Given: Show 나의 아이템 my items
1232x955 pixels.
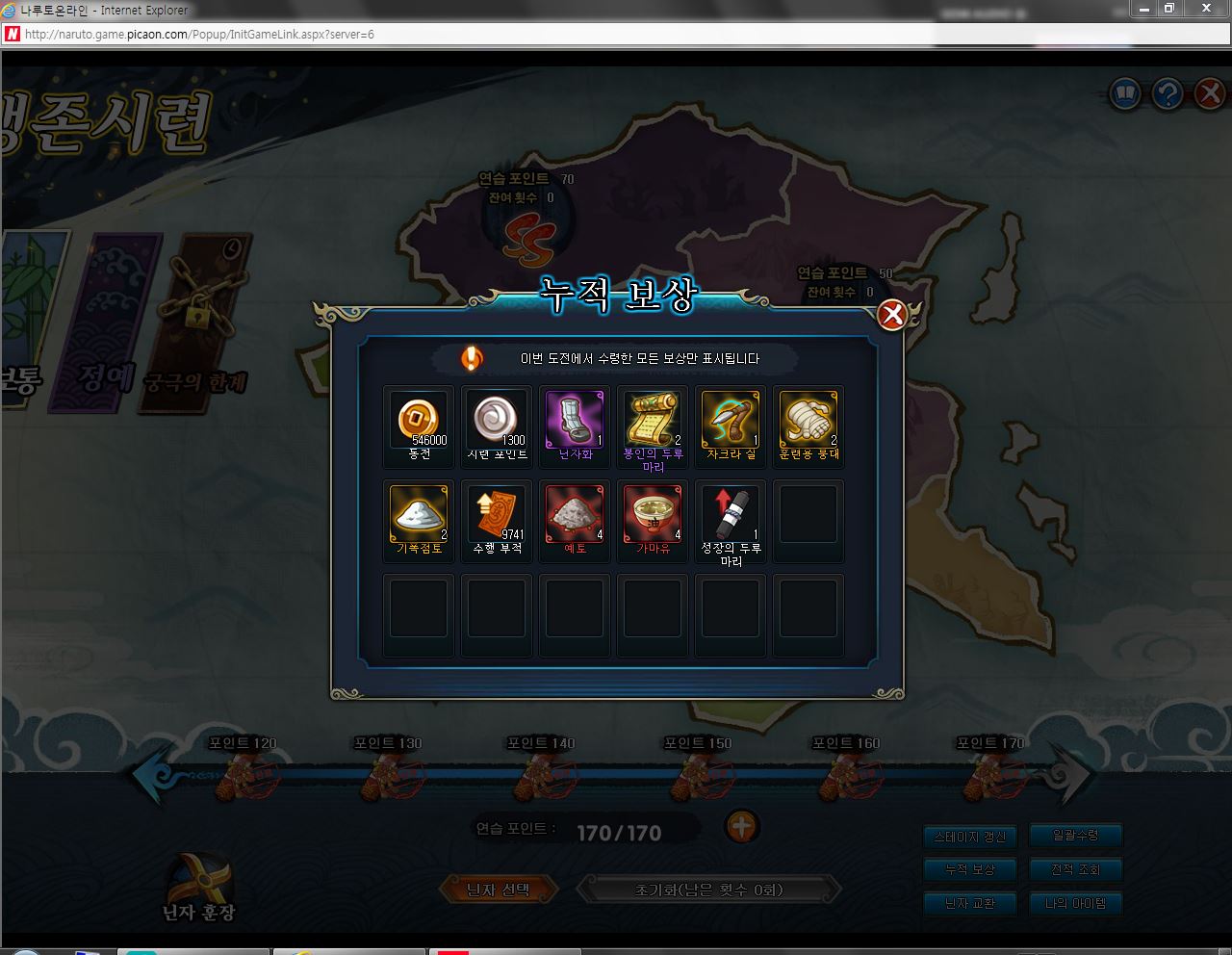Looking at the screenshot, I should [x=1075, y=903].
